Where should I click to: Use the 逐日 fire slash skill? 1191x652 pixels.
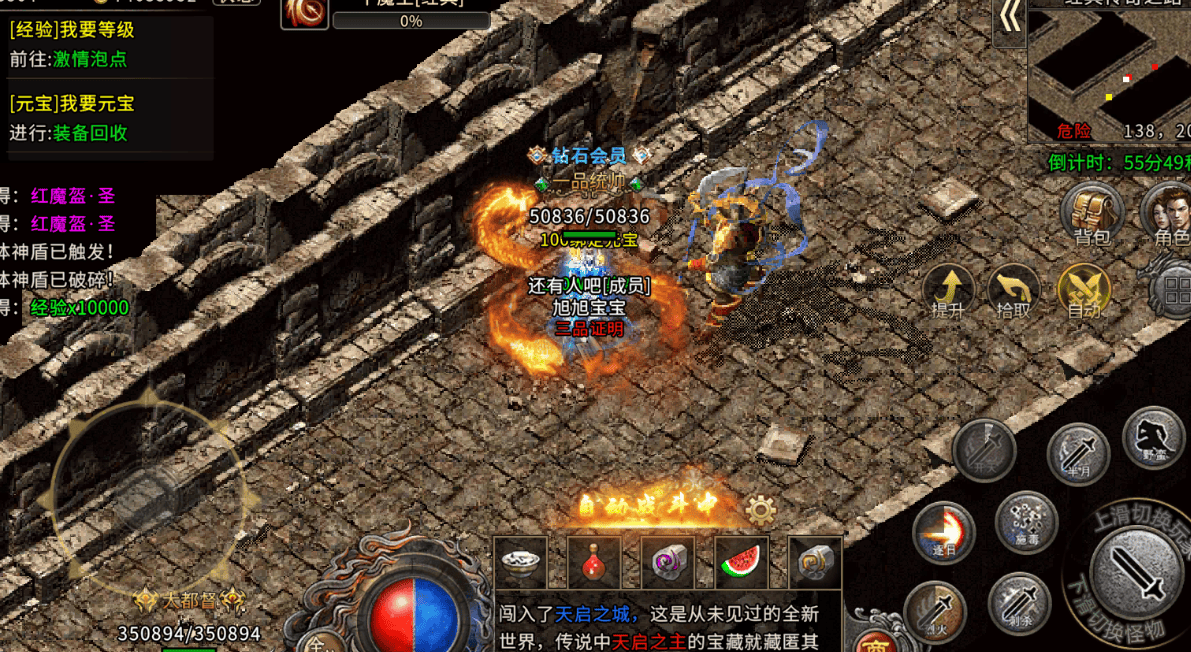943,533
